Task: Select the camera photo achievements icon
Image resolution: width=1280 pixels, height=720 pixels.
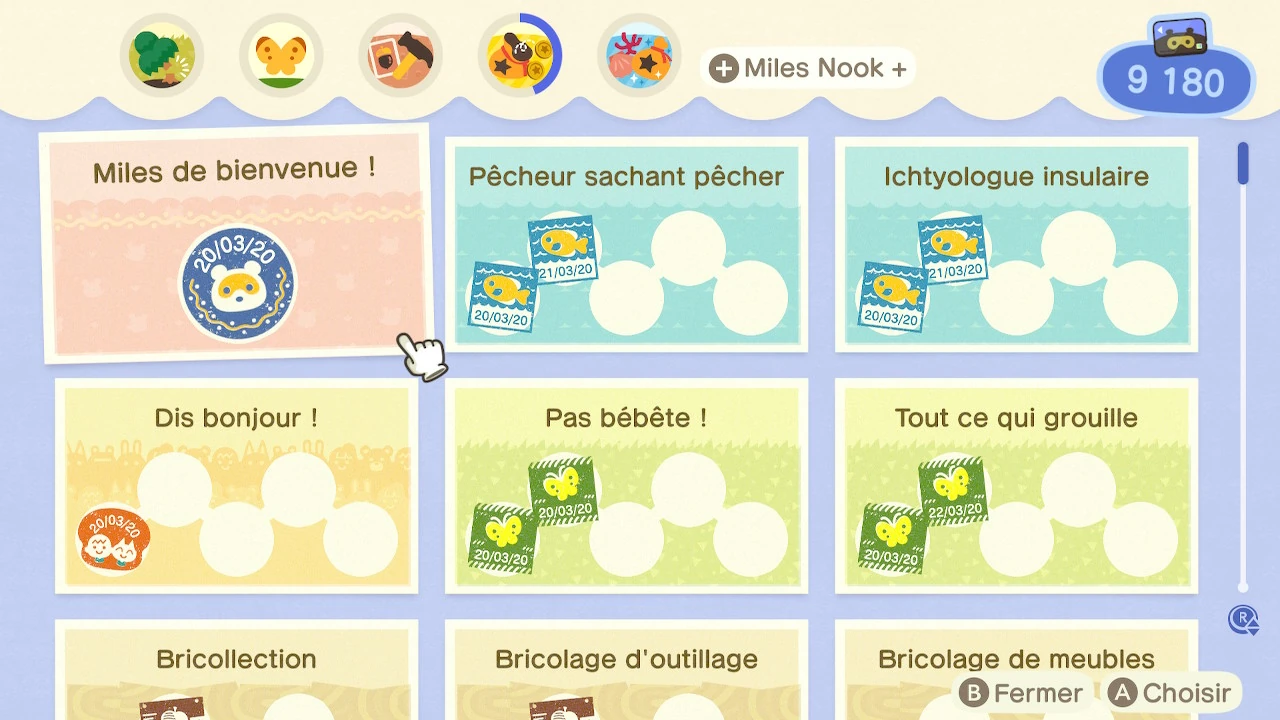Action: point(400,55)
